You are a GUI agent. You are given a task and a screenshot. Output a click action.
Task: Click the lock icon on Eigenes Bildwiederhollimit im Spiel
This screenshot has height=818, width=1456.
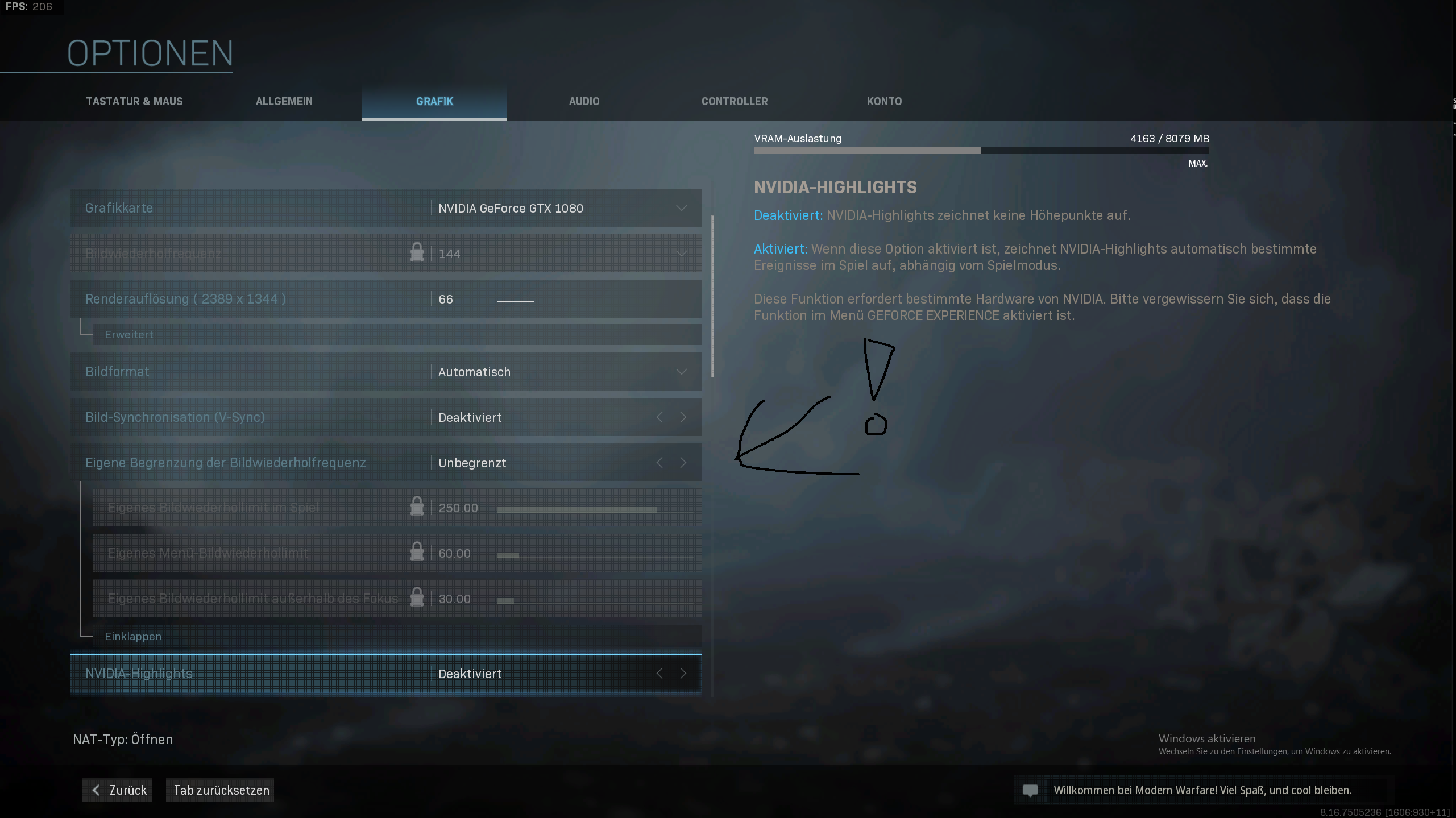[417, 506]
